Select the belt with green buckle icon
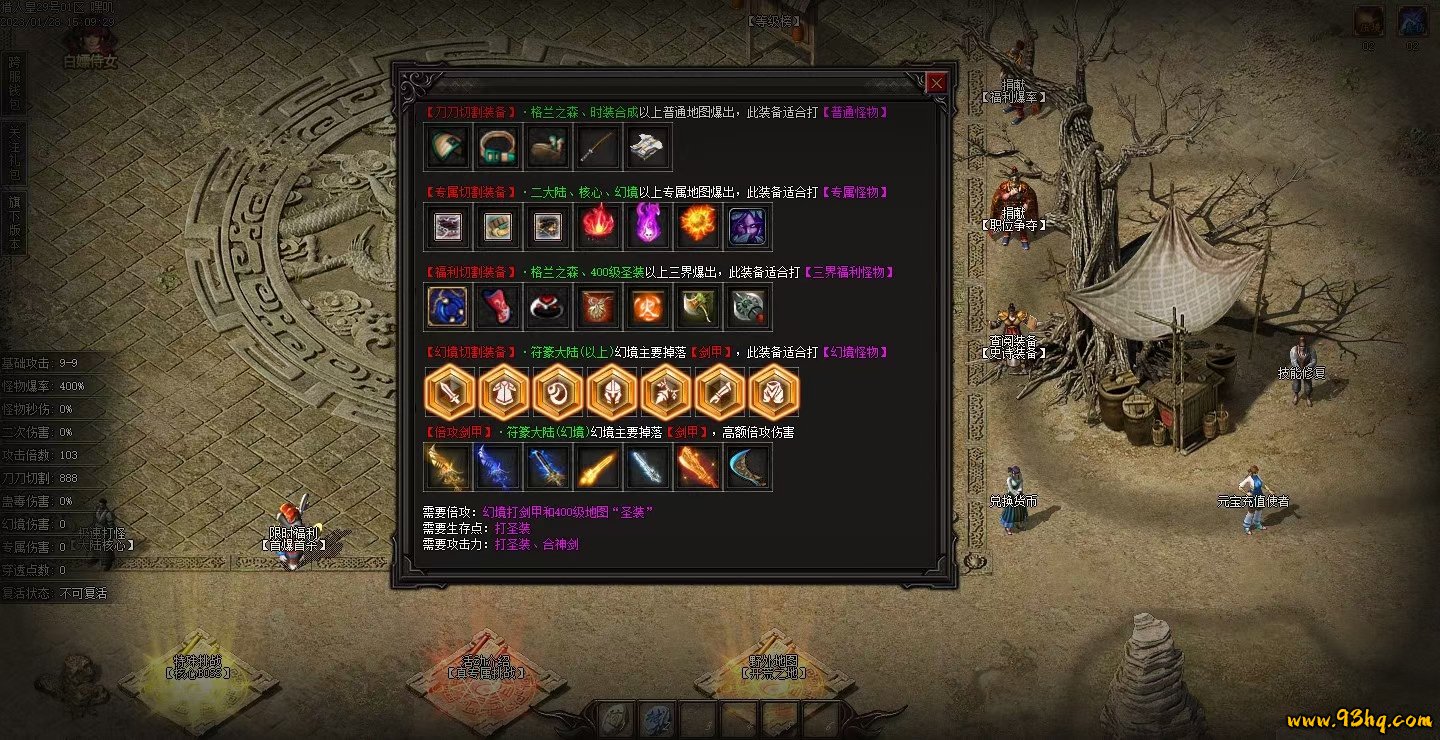1440x740 pixels. click(x=496, y=147)
